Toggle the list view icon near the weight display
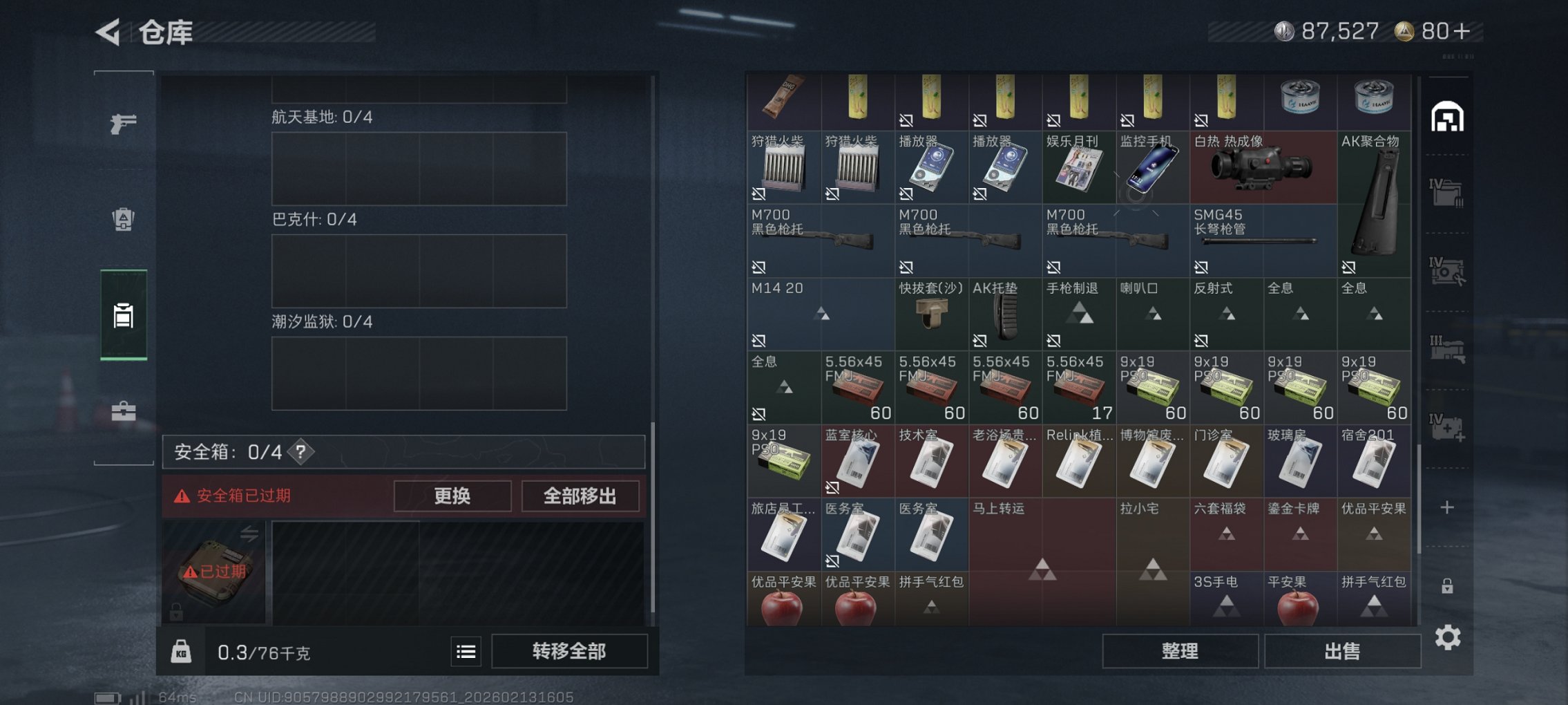This screenshot has height=705, width=1568. pos(466,652)
